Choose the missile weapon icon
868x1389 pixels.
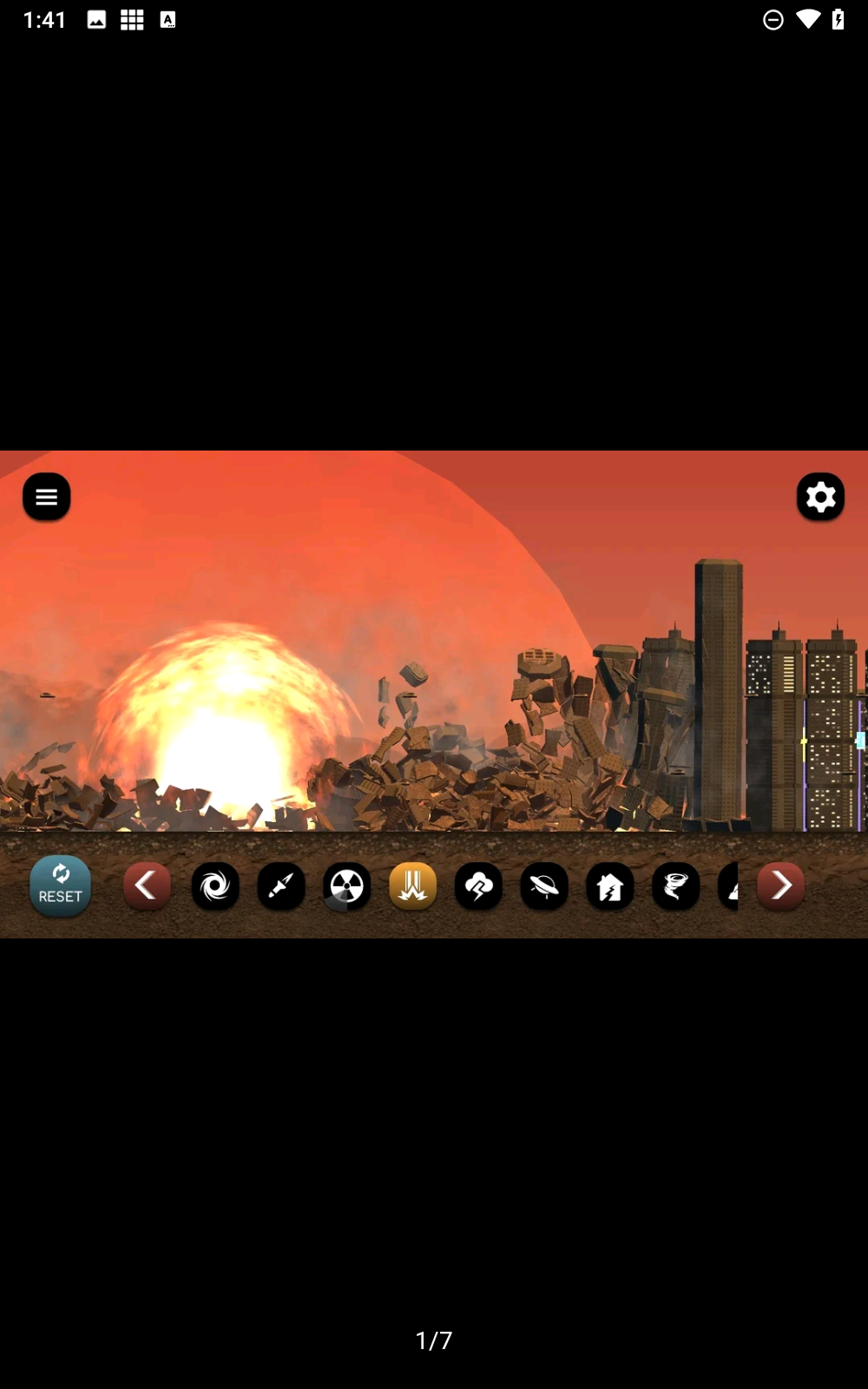pos(281,886)
